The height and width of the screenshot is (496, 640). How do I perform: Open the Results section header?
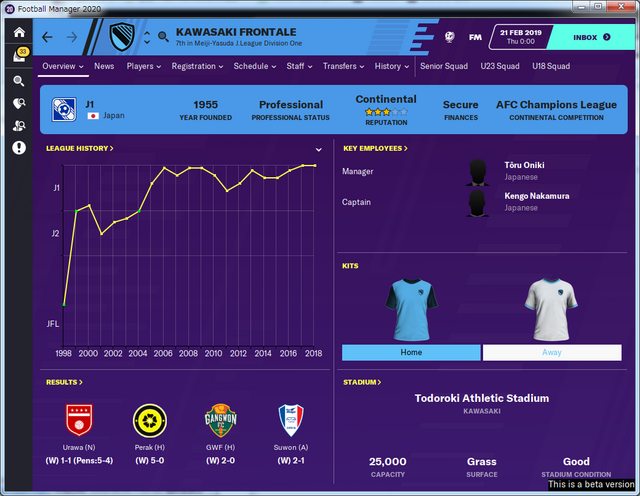point(64,382)
